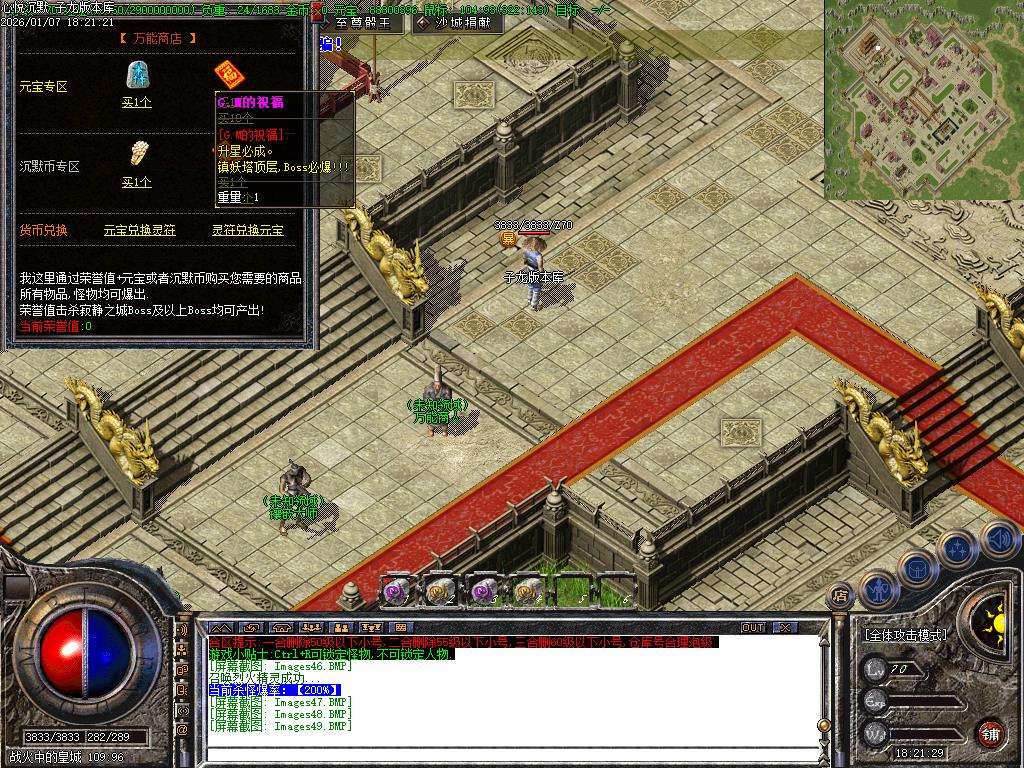Select the red blessing envelope item

[x=229, y=75]
